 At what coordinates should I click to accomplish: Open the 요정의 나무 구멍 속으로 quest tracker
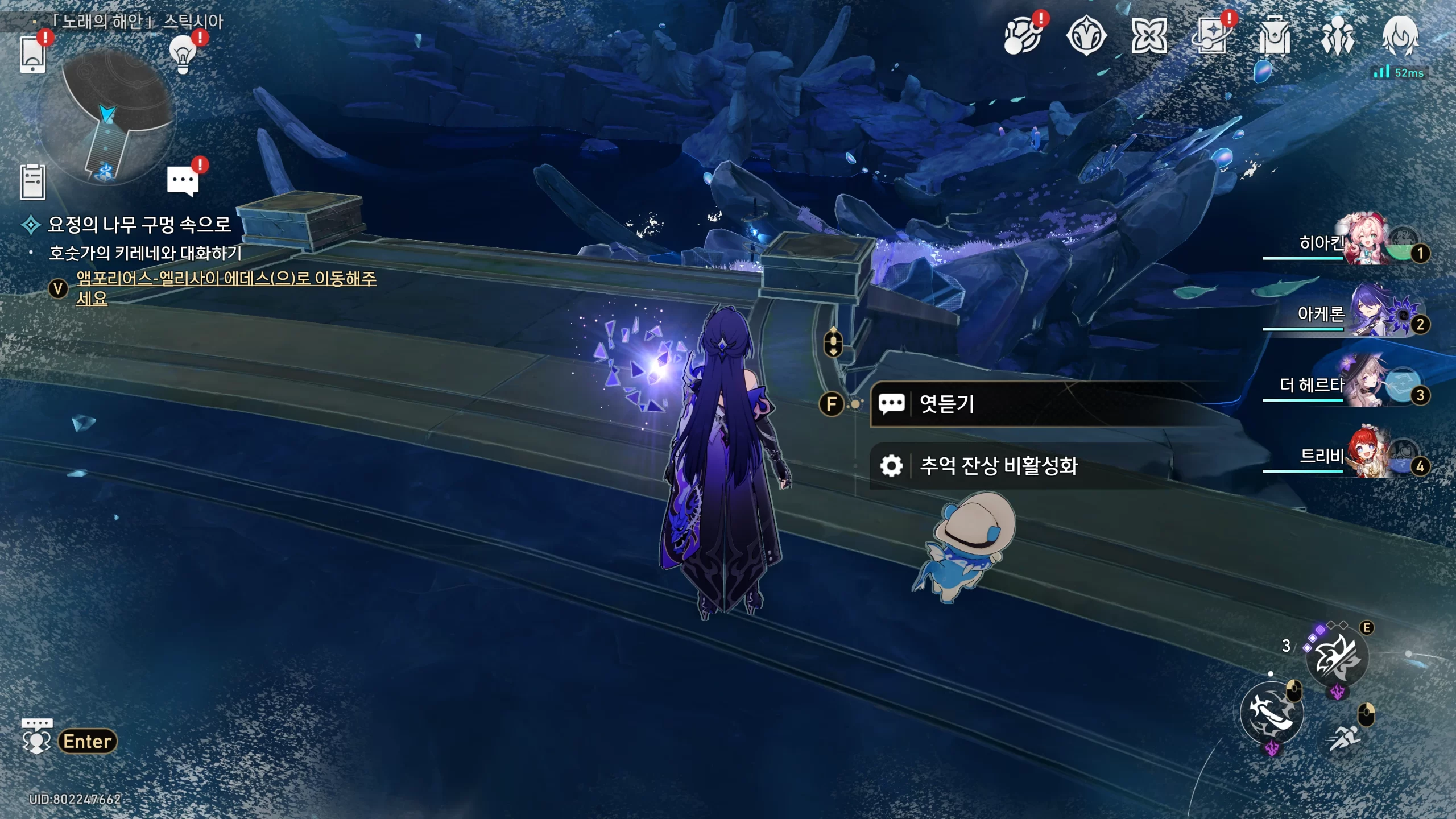(139, 225)
